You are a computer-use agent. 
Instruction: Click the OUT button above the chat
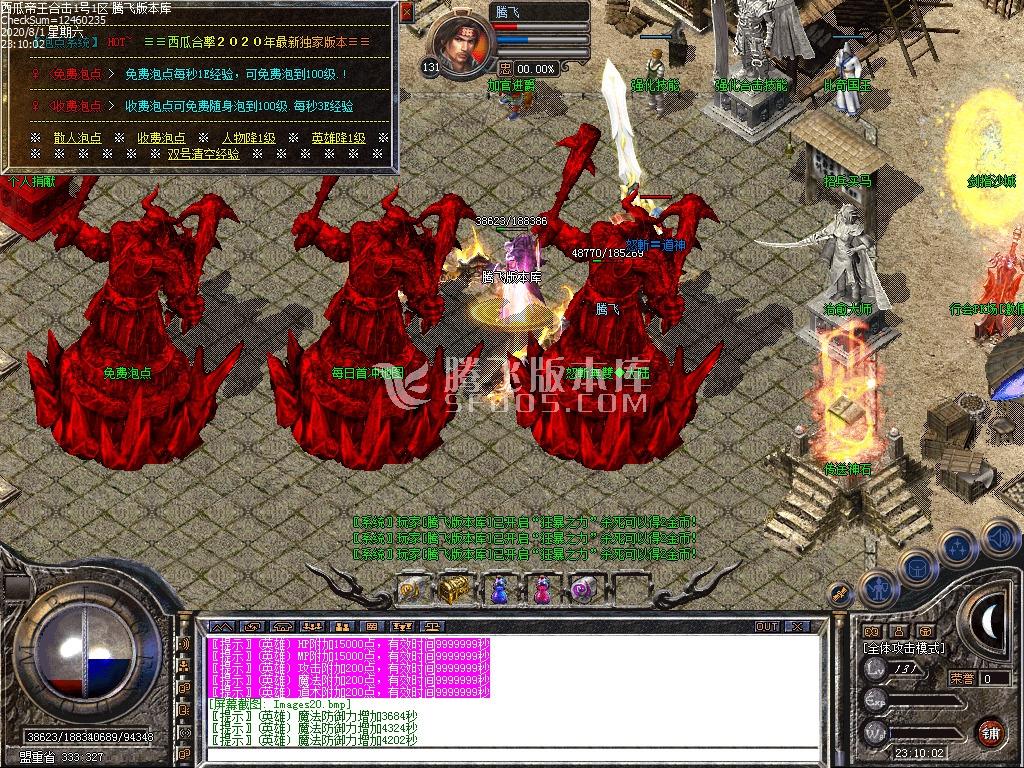coord(767,626)
